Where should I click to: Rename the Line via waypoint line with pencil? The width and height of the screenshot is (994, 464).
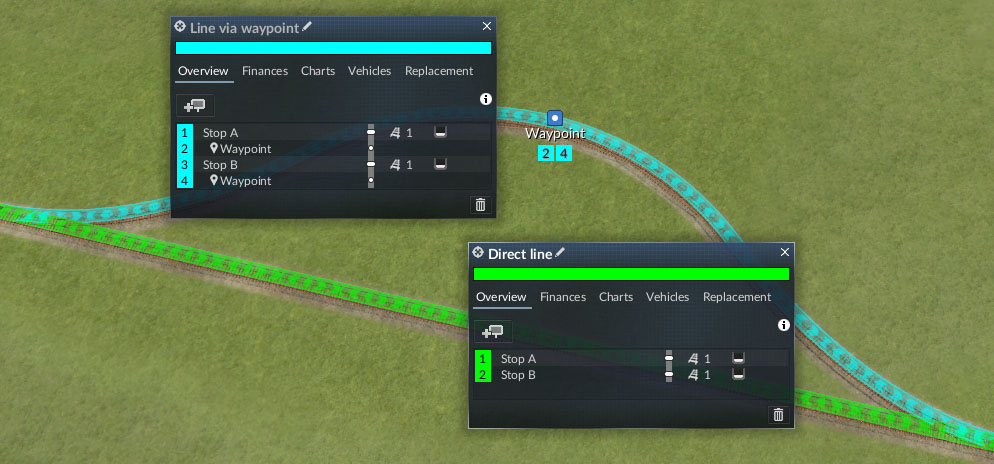pos(307,26)
